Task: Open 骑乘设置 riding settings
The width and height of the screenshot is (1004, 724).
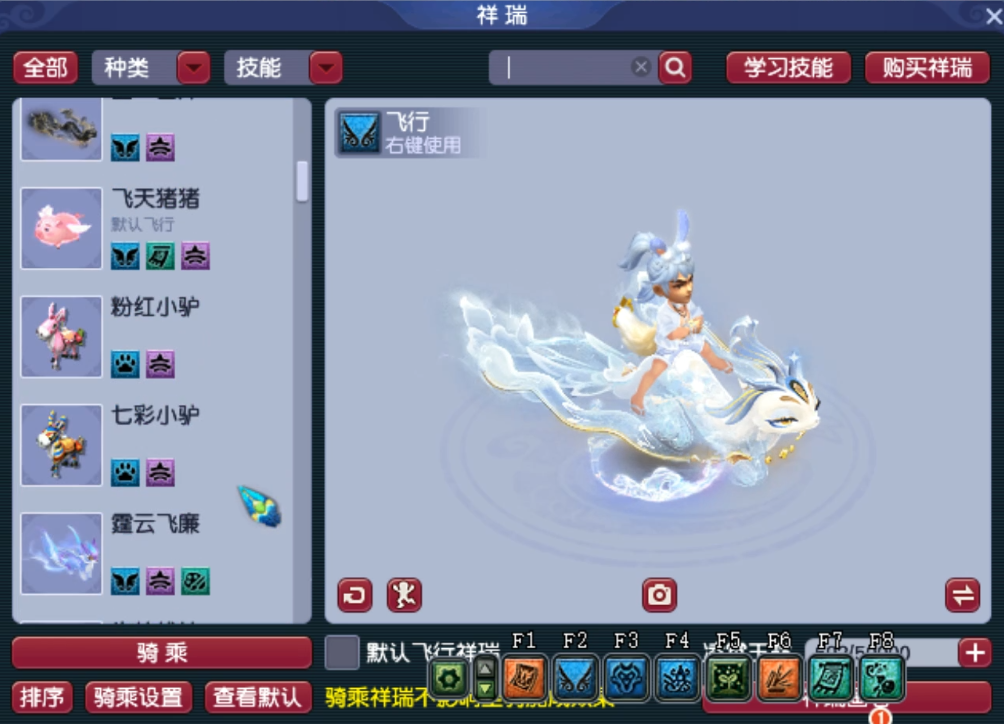Action: (x=139, y=697)
